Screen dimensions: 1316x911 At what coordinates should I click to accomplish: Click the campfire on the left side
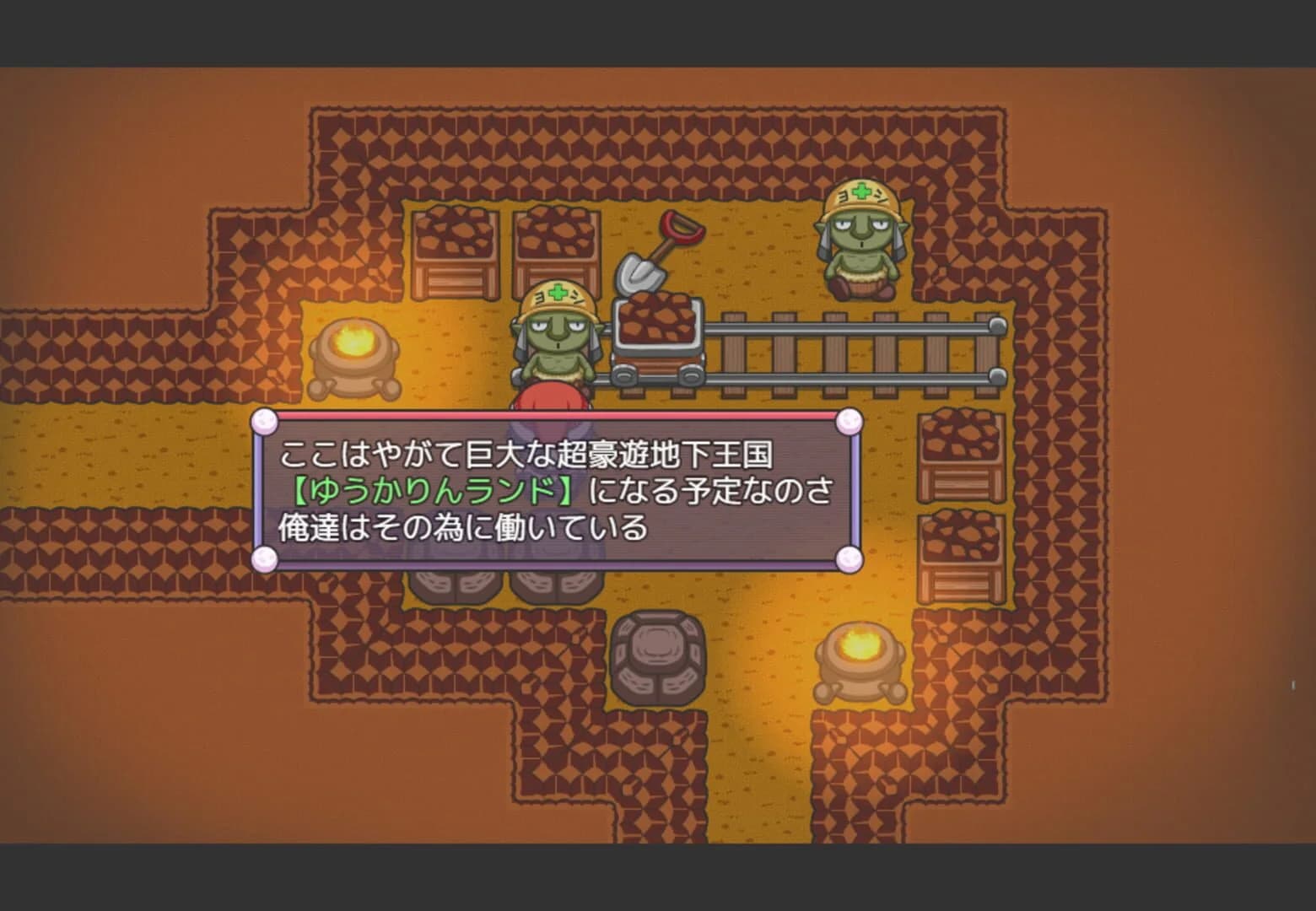coord(354,354)
